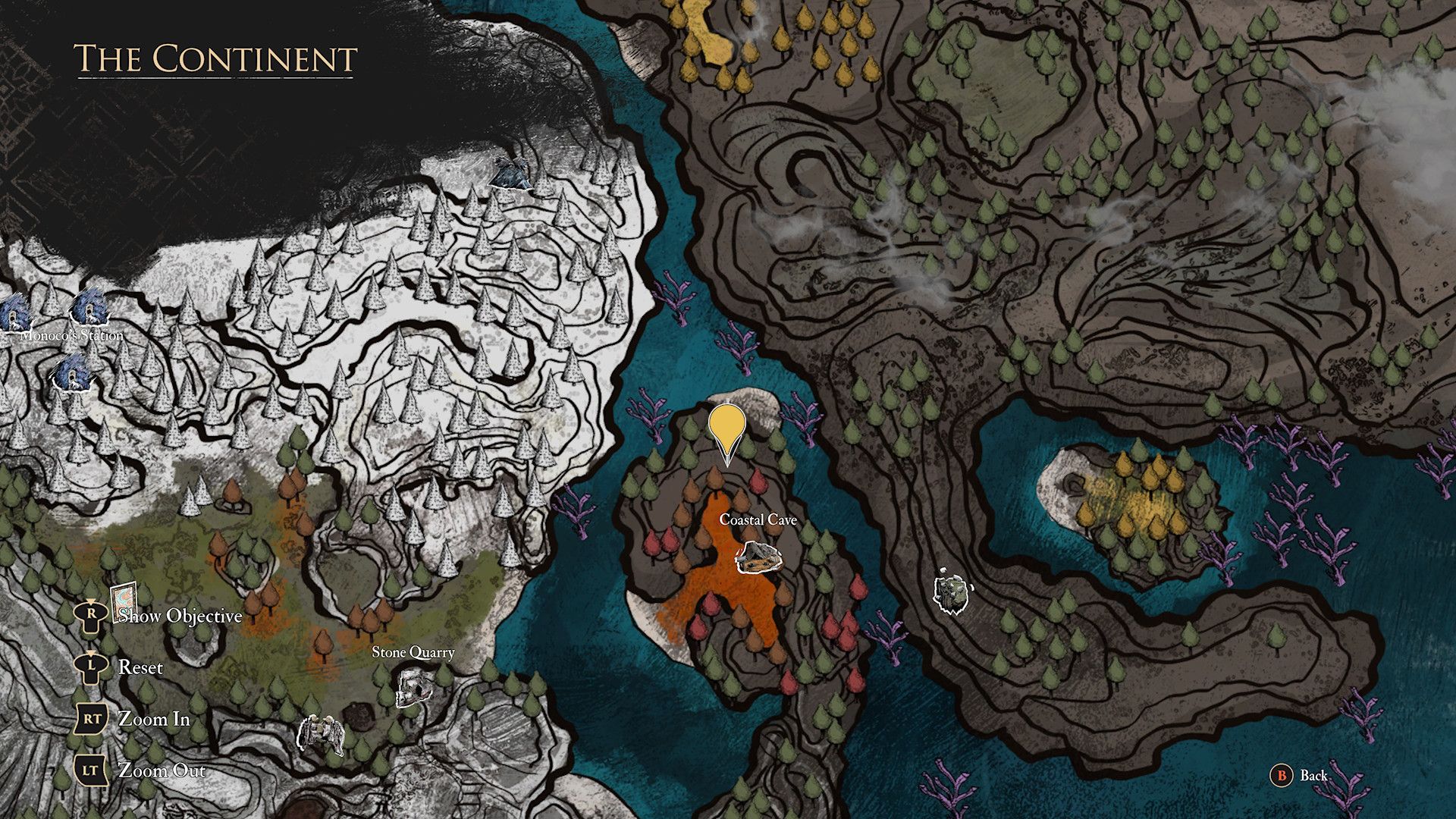1456x819 pixels.
Task: Click the Stone Quarry text label
Action: 413,652
